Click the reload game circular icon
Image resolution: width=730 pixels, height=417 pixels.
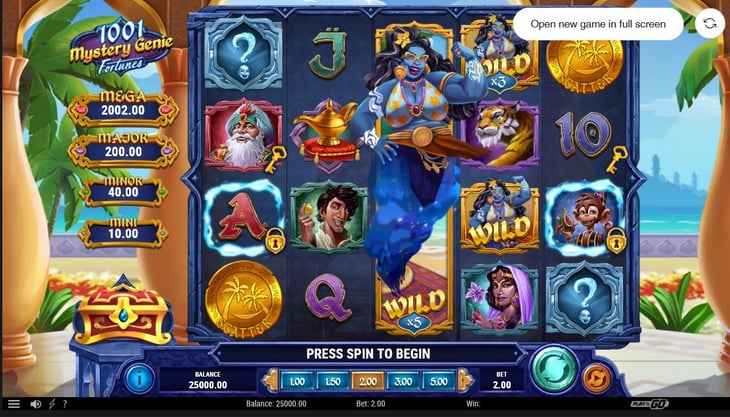tap(709, 23)
